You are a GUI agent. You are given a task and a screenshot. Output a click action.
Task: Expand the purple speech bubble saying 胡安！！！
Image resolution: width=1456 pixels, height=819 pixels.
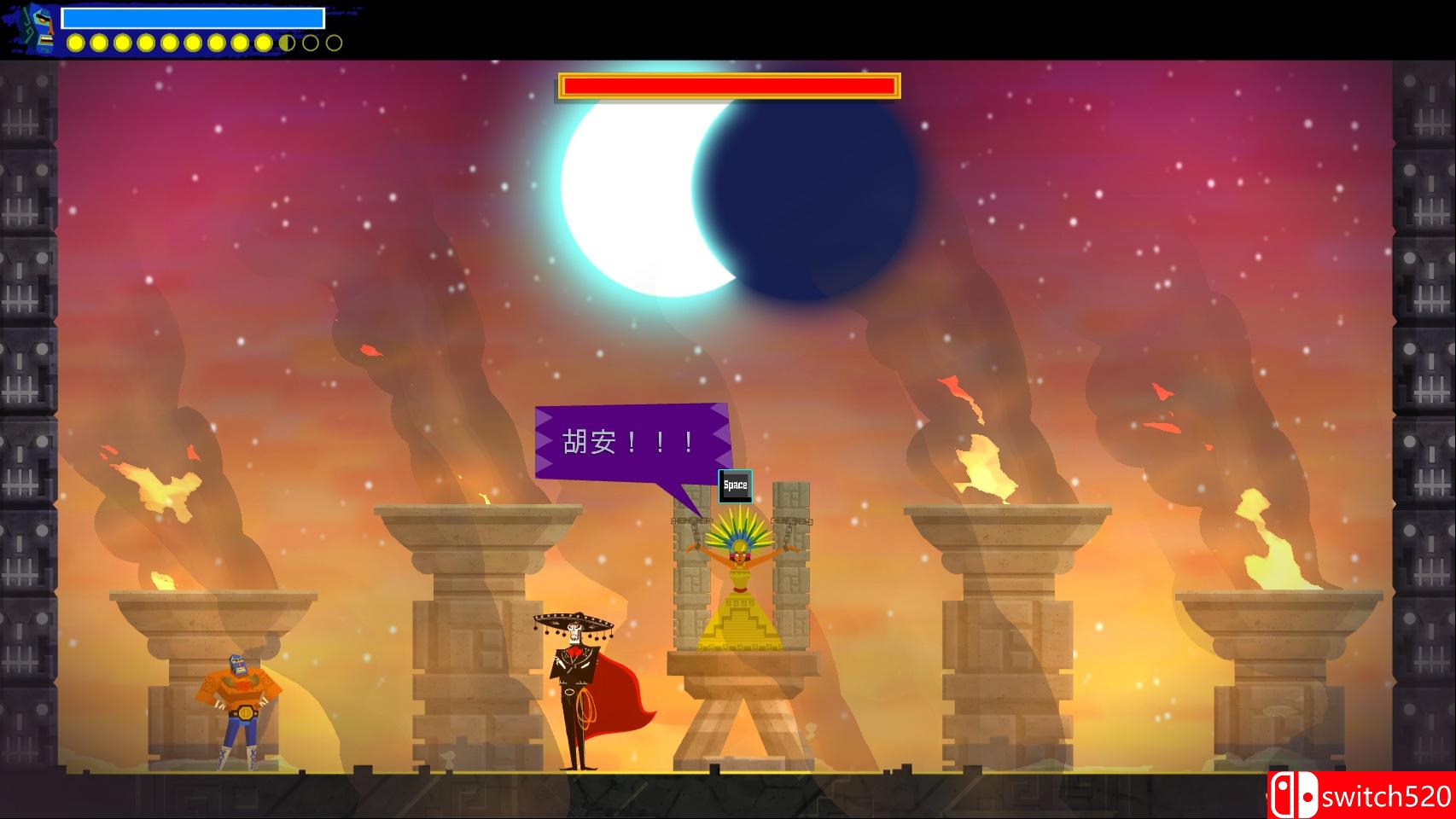pyautogui.click(x=632, y=439)
